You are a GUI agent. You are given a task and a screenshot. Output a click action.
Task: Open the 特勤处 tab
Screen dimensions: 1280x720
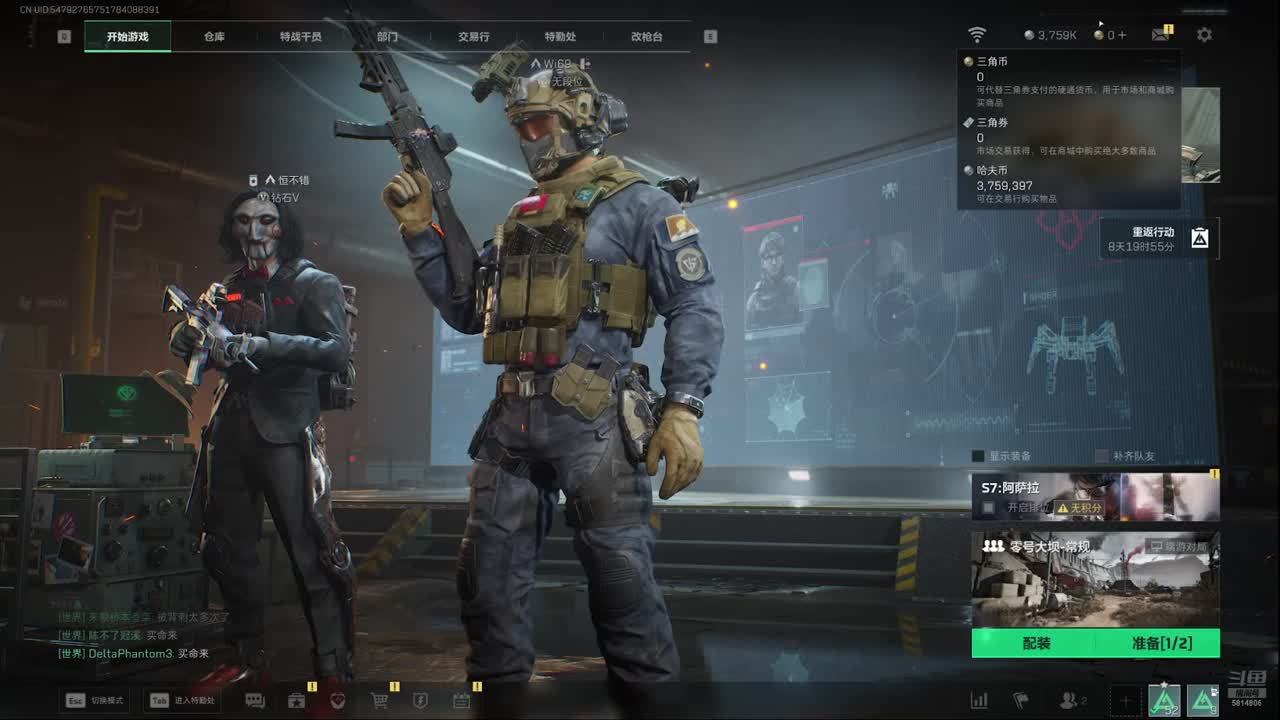pos(560,37)
